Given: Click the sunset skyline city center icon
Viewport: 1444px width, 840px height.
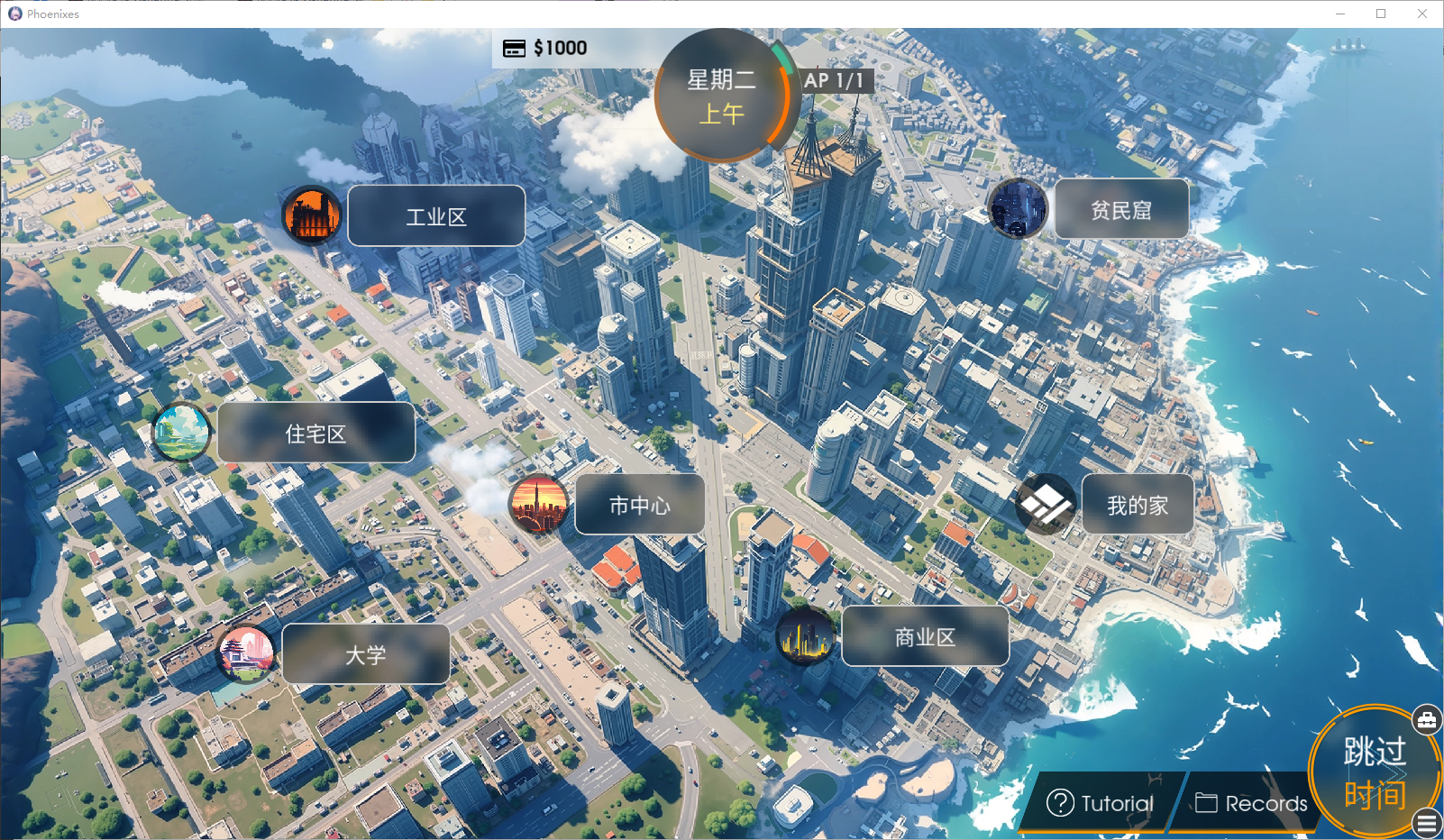Looking at the screenshot, I should tap(539, 505).
